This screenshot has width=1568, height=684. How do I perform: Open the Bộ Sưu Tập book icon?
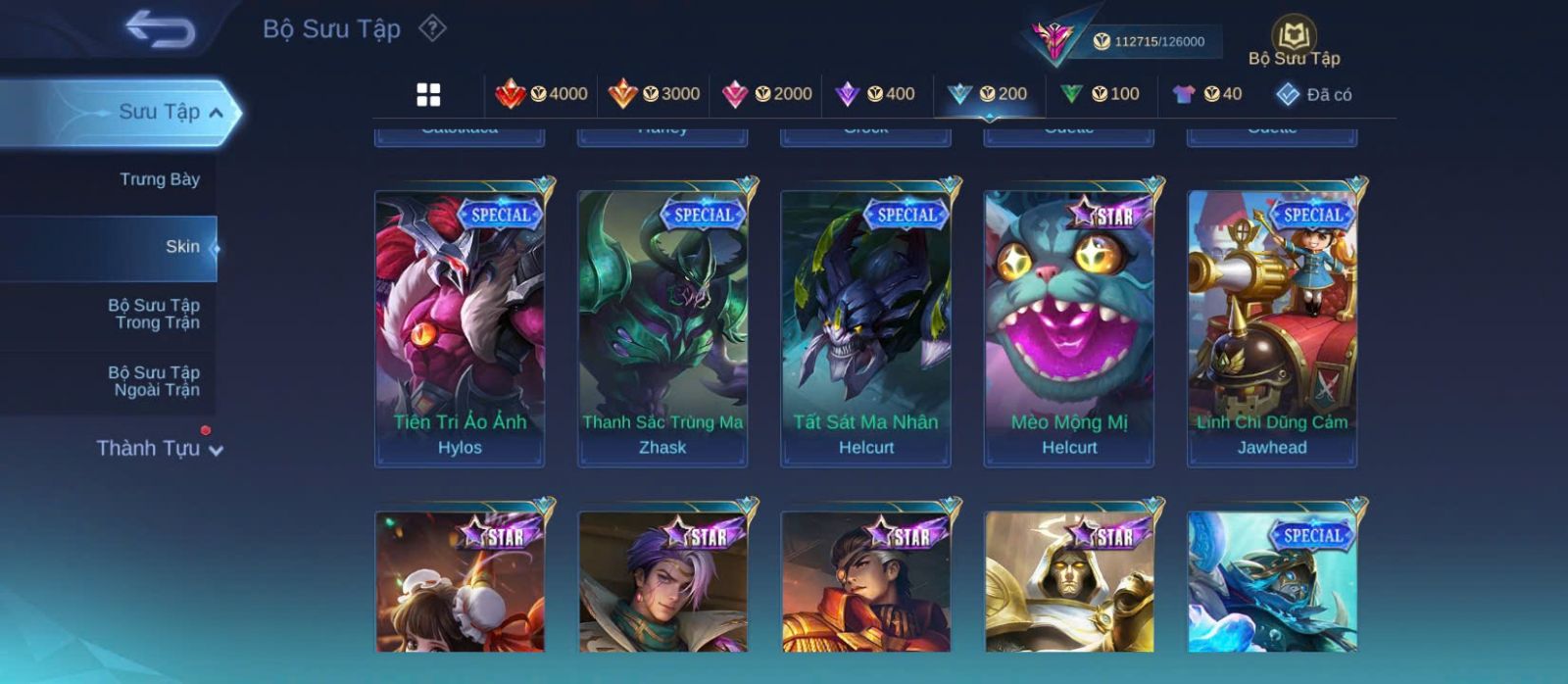[1294, 41]
